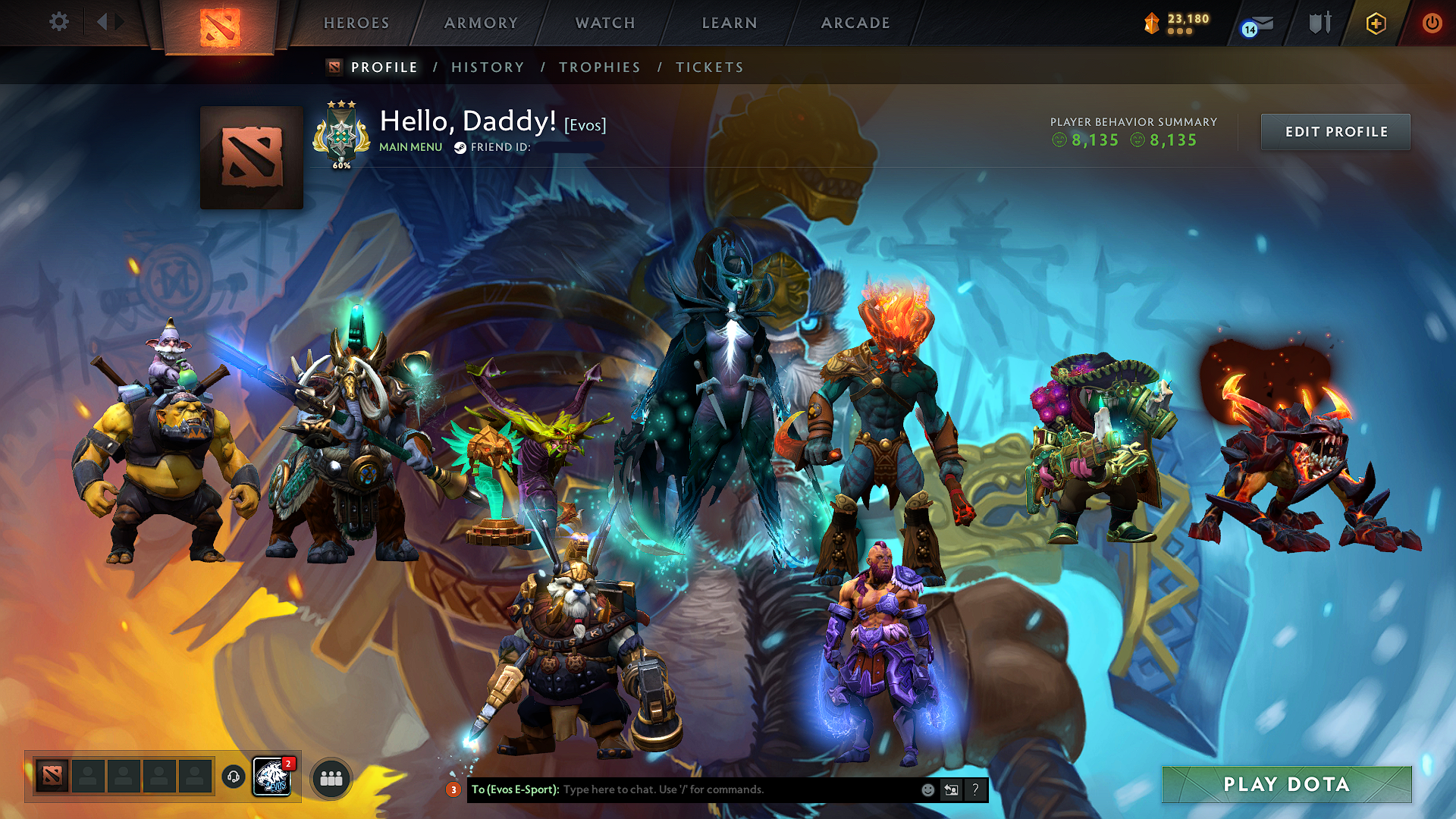
Task: Click the power/exit icon
Action: (x=1433, y=23)
